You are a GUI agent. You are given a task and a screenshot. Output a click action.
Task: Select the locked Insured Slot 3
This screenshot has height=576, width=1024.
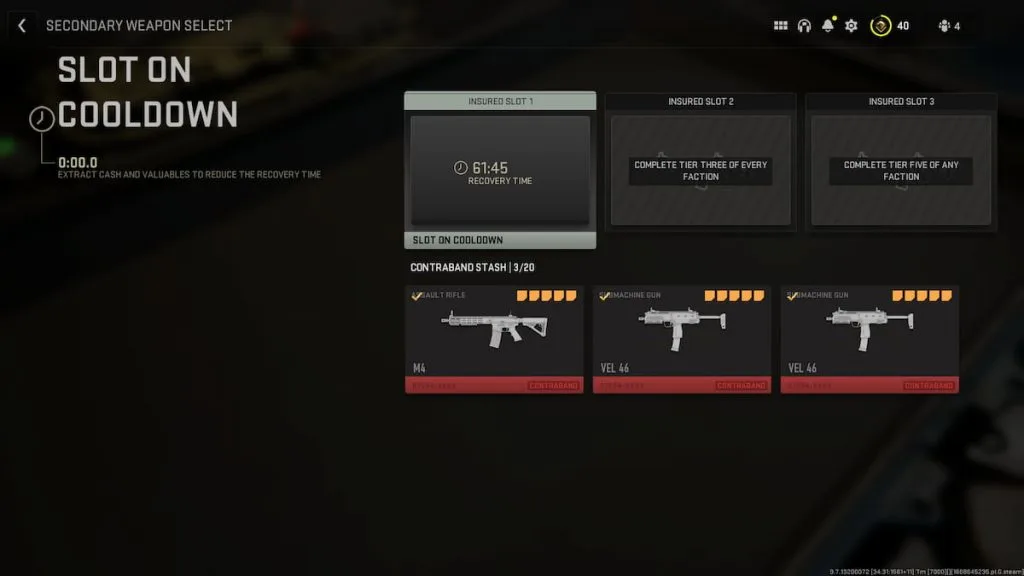900,170
